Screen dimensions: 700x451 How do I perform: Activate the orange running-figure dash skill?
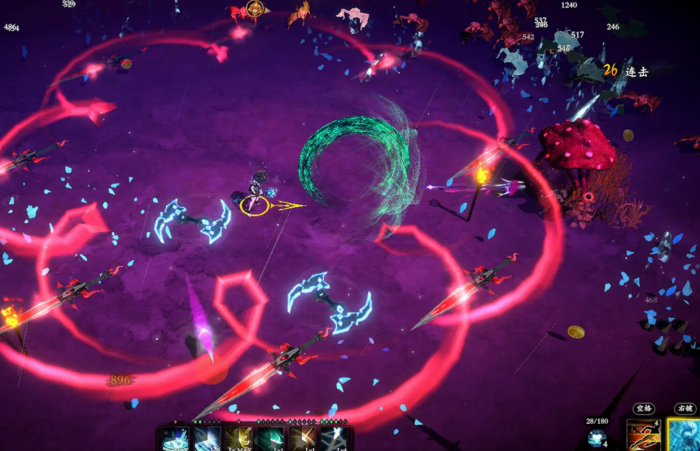point(643,435)
